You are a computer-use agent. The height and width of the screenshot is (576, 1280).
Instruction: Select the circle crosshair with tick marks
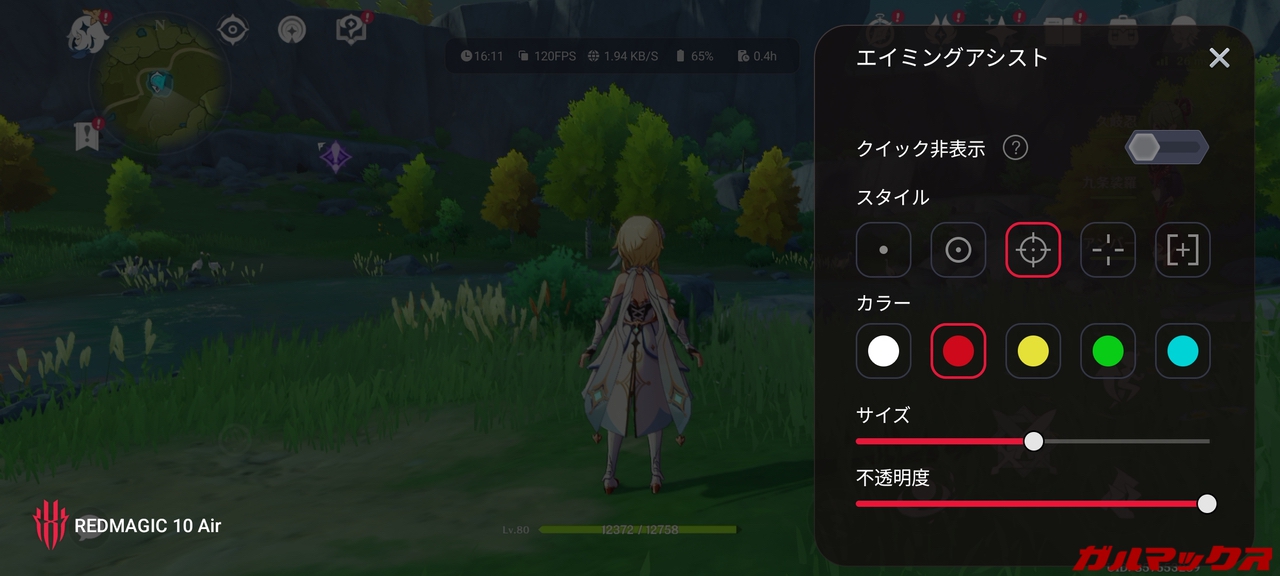click(x=1033, y=250)
